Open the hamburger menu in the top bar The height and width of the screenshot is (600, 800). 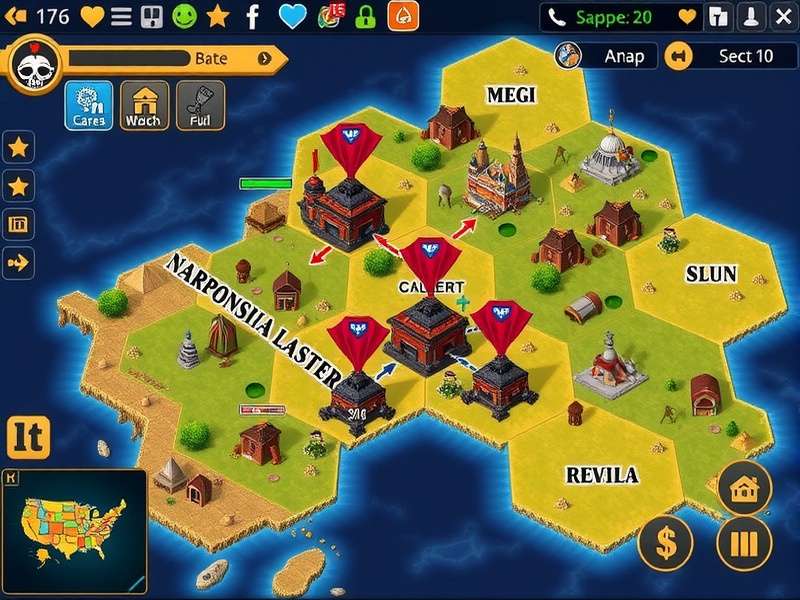121,16
